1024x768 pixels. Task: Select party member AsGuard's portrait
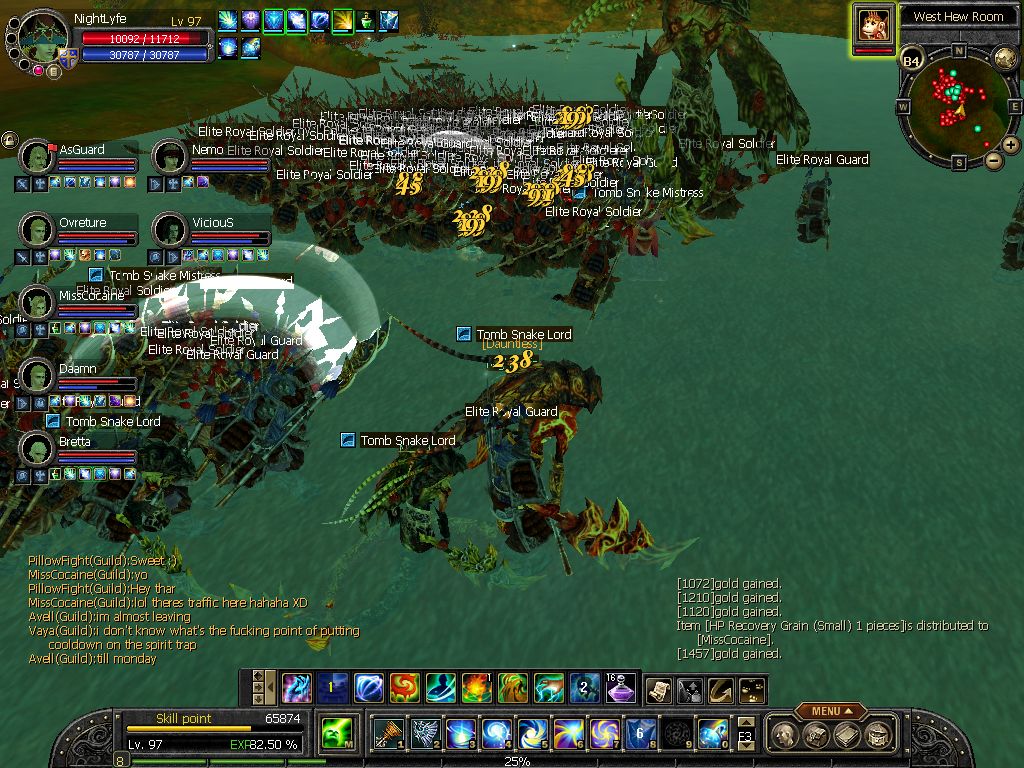click(38, 156)
